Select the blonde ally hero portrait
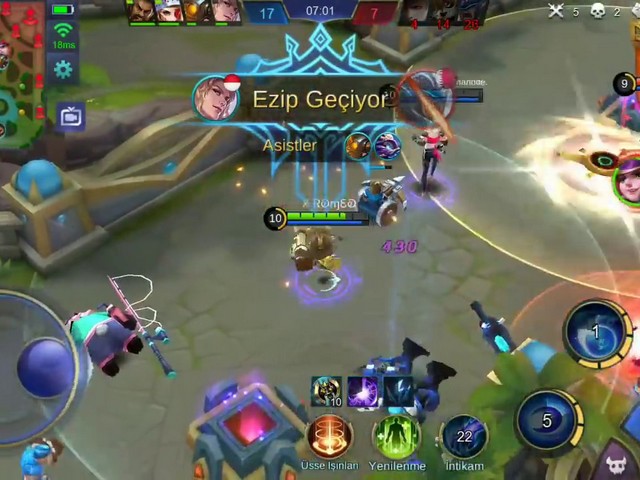Viewport: 640px width, 480px height. [225, 10]
